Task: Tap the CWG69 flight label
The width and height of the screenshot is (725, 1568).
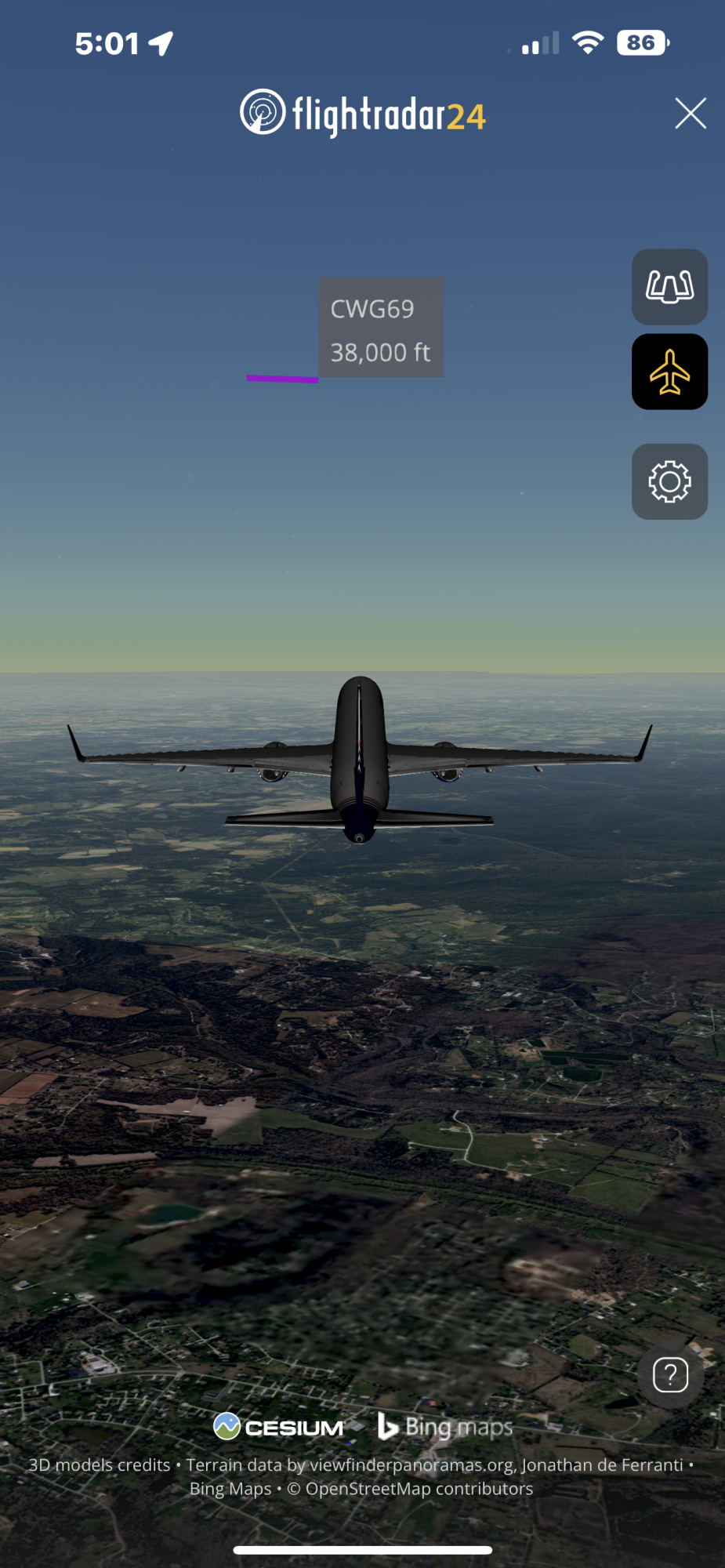Action: tap(380, 328)
